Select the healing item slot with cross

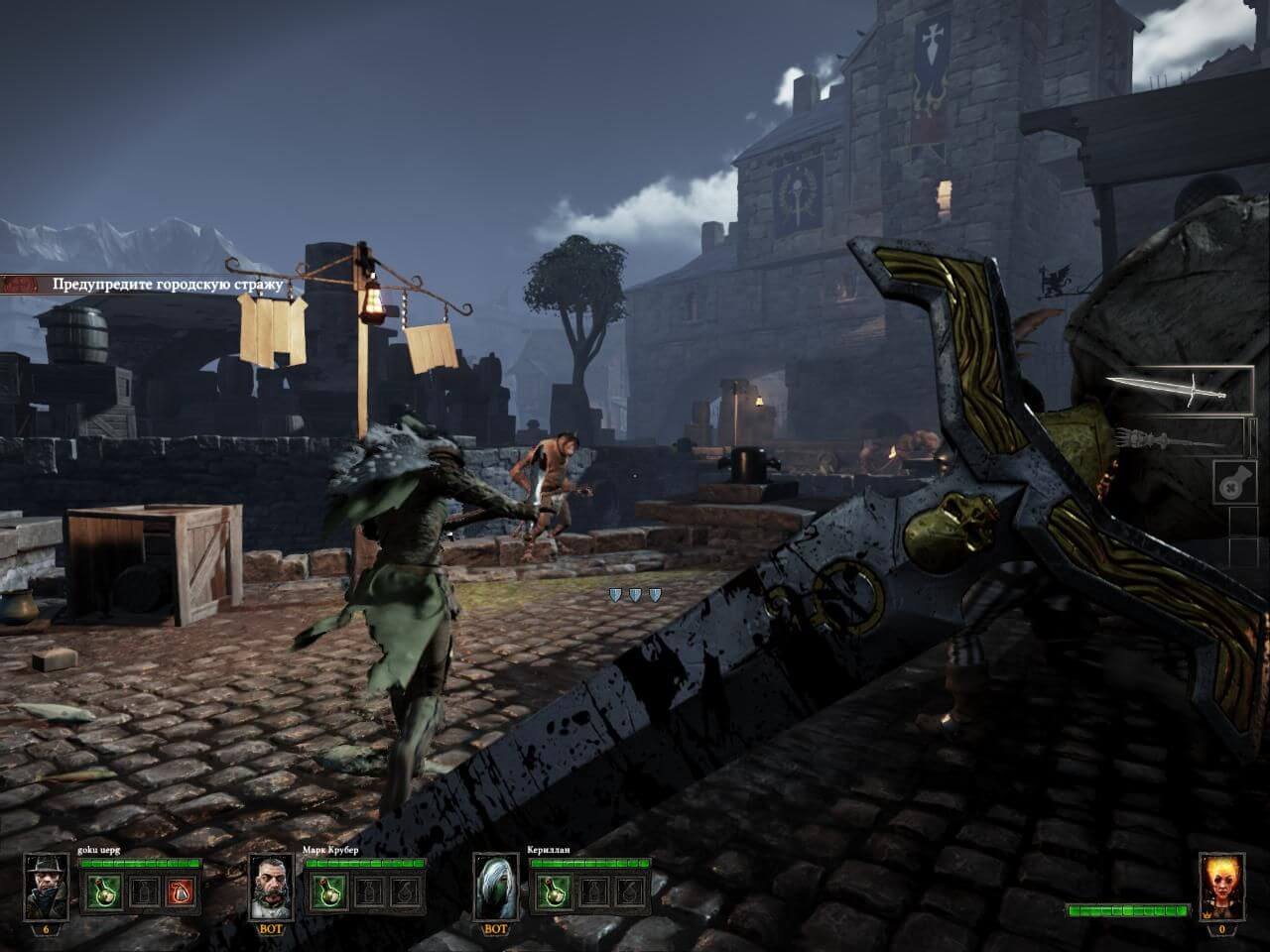click(x=1231, y=484)
